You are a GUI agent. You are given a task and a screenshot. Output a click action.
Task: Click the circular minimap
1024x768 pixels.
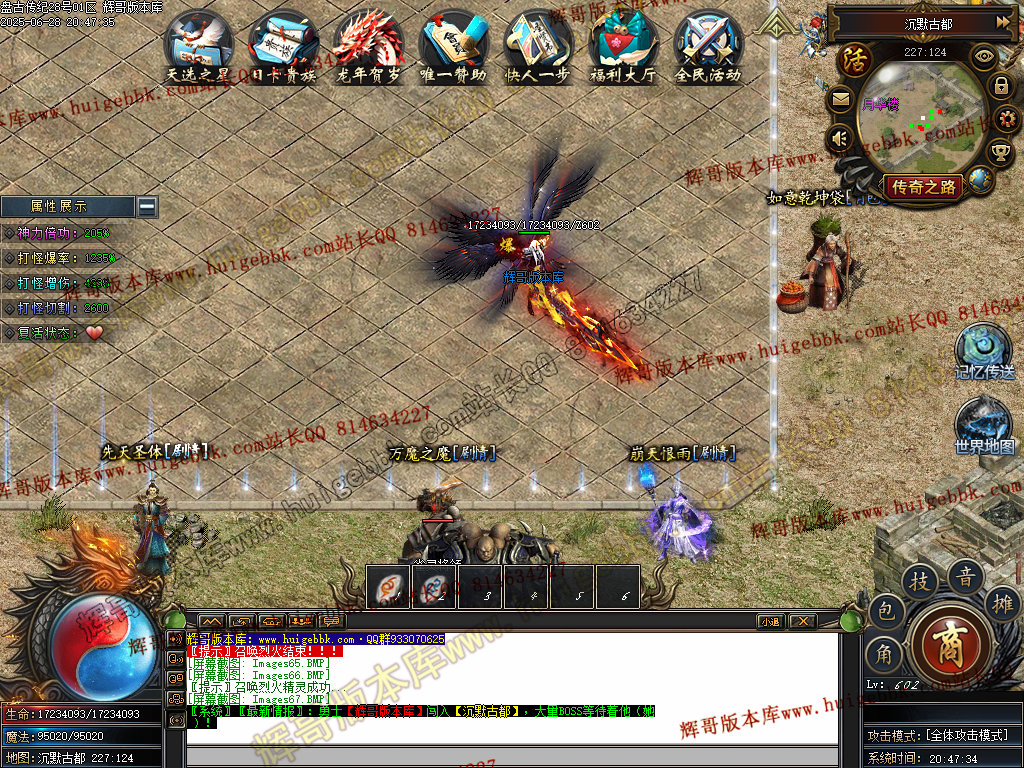[917, 118]
